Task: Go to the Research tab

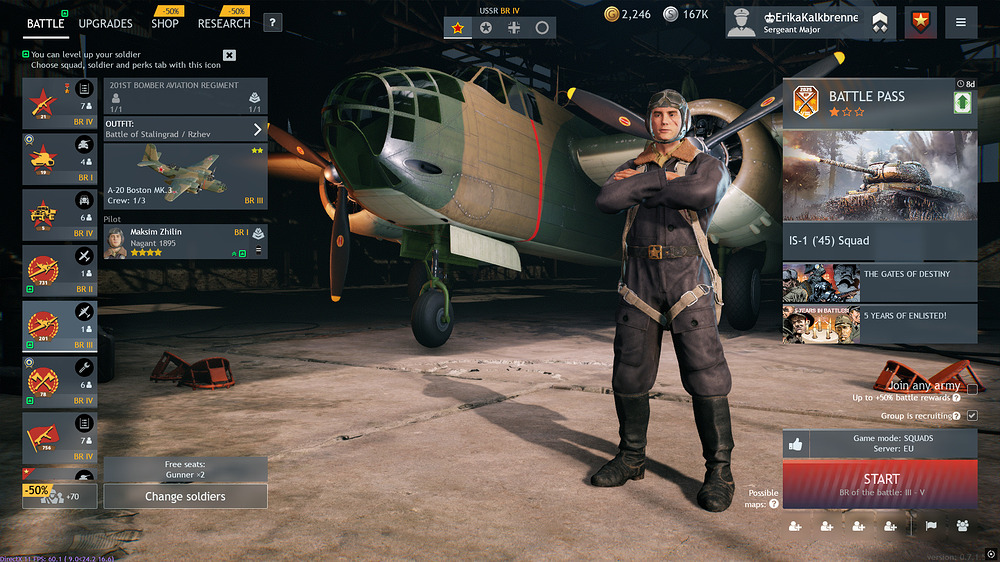Action: click(x=224, y=23)
